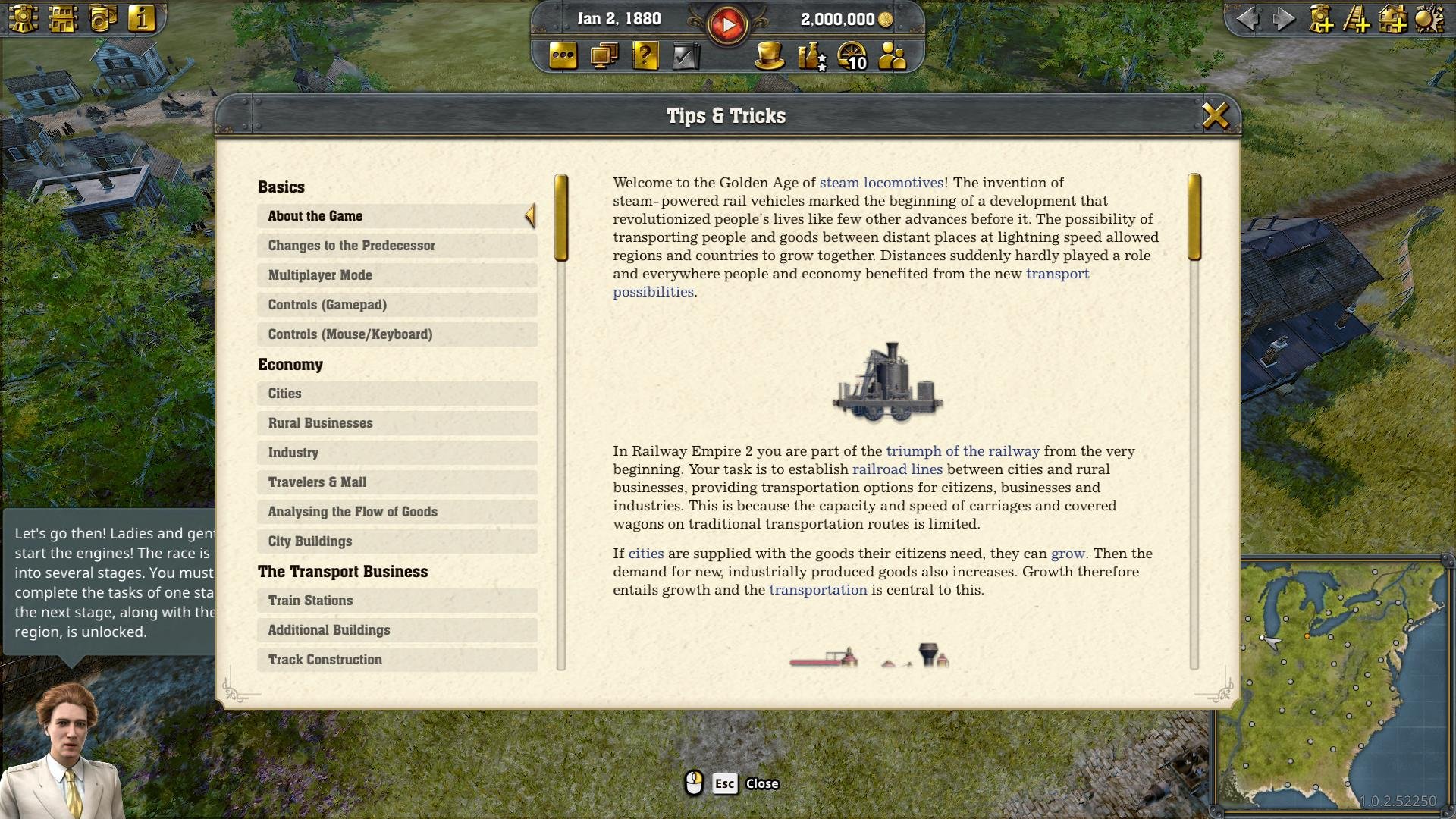The image size is (1456, 819).
Task: Follow the steam locomotives link
Action: point(881,183)
